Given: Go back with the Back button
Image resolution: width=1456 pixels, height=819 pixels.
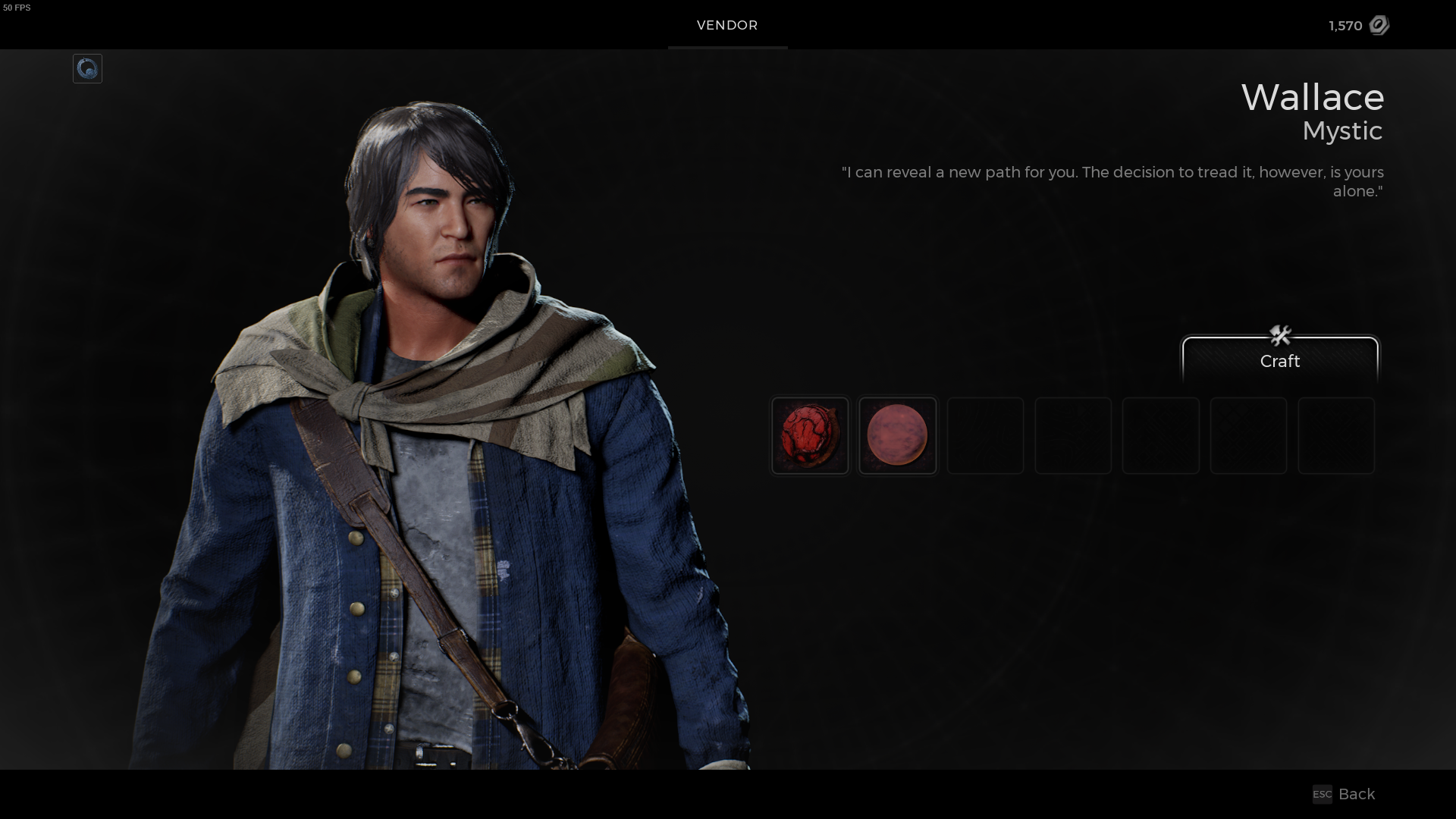Looking at the screenshot, I should 1345,794.
